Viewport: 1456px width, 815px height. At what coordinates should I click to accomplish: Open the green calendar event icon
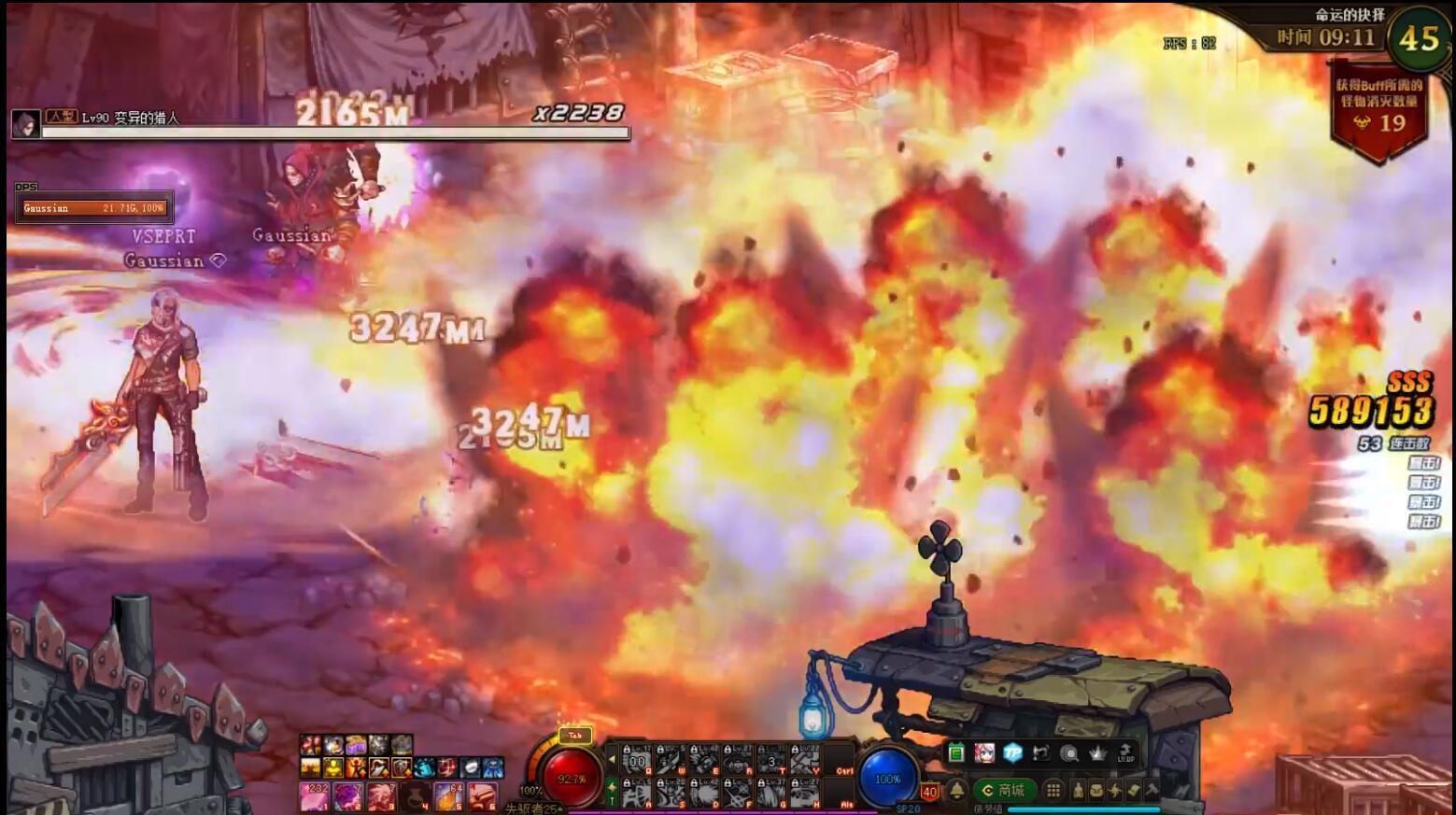955,752
